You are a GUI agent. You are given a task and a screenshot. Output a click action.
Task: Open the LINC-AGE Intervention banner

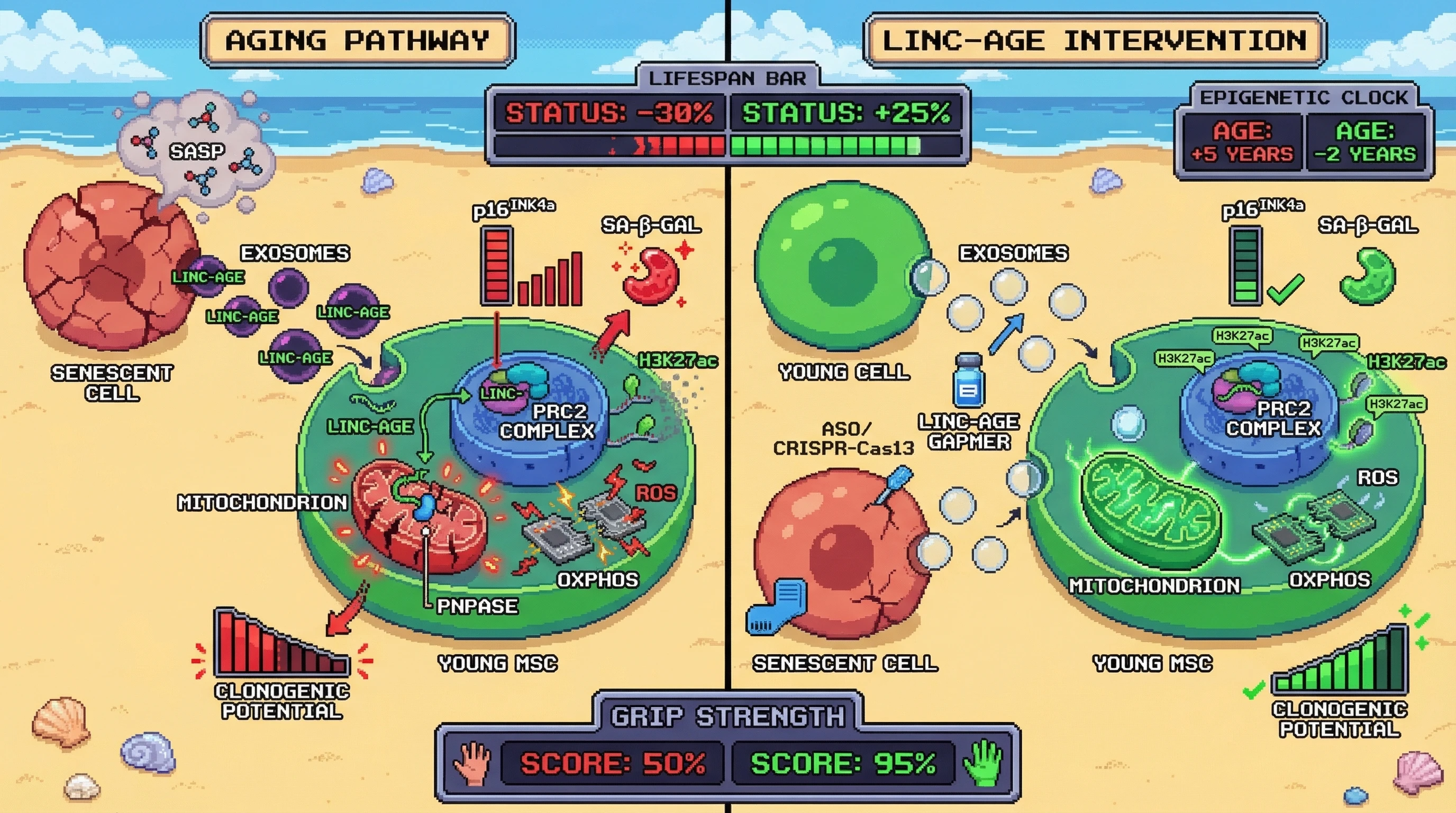click(1094, 41)
